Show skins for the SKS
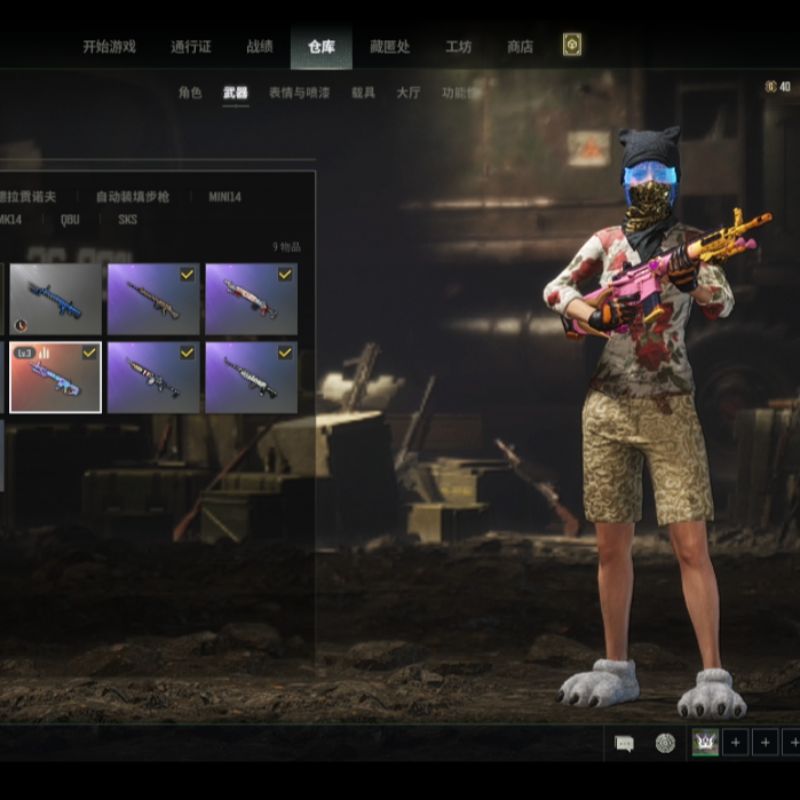 tap(128, 220)
